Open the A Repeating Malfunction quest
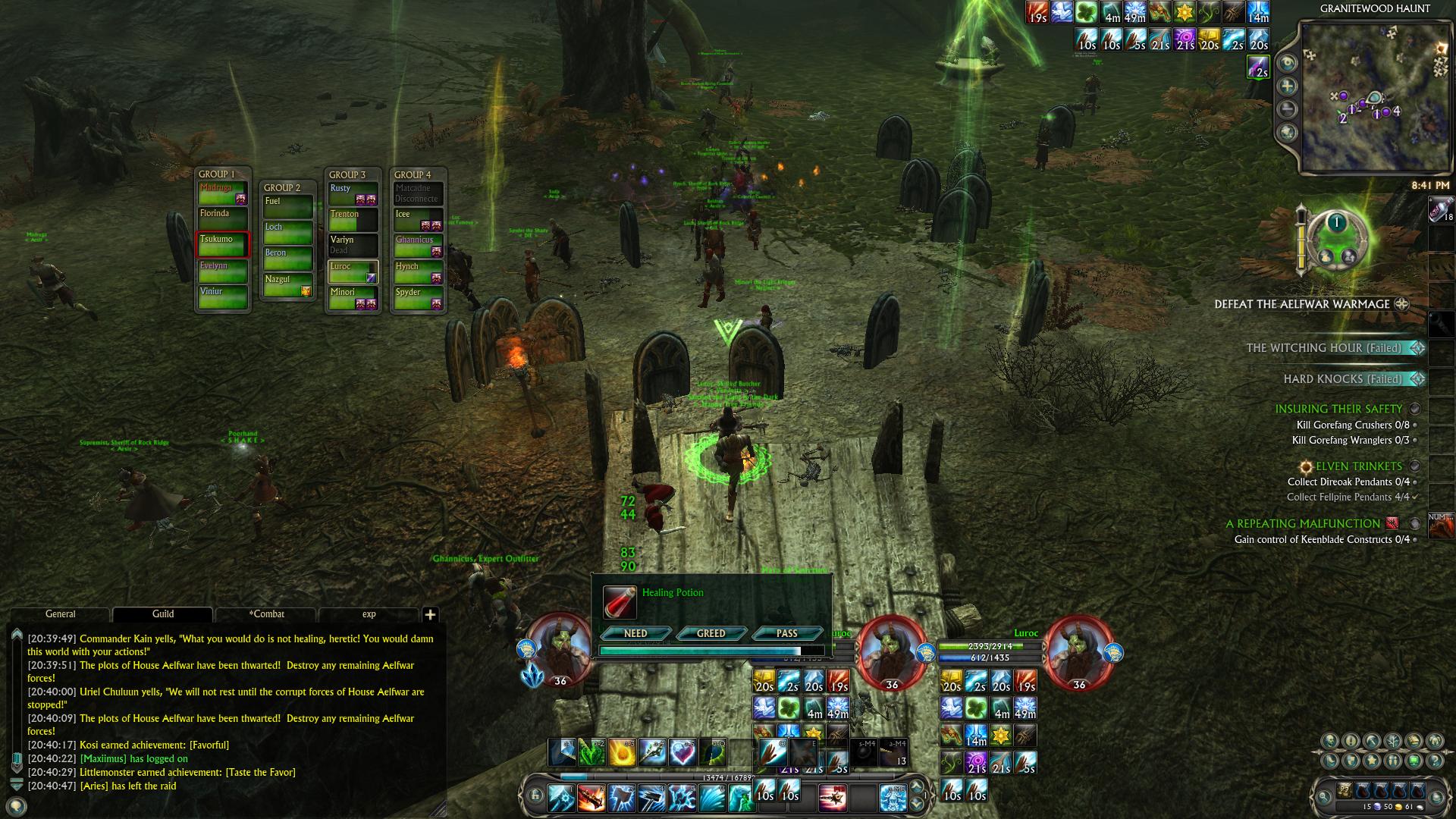 [x=1303, y=524]
